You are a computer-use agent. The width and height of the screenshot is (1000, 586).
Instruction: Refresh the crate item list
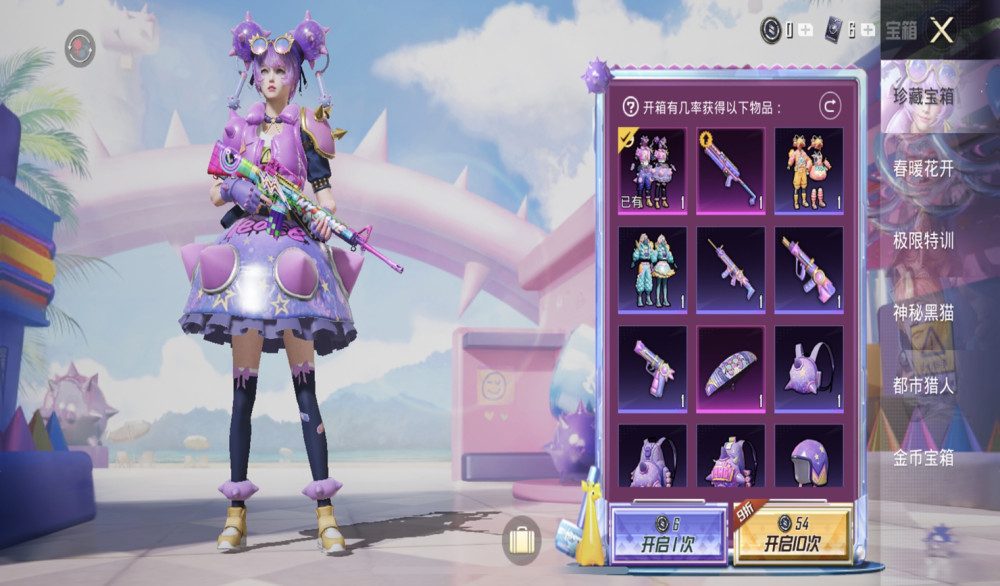click(829, 105)
